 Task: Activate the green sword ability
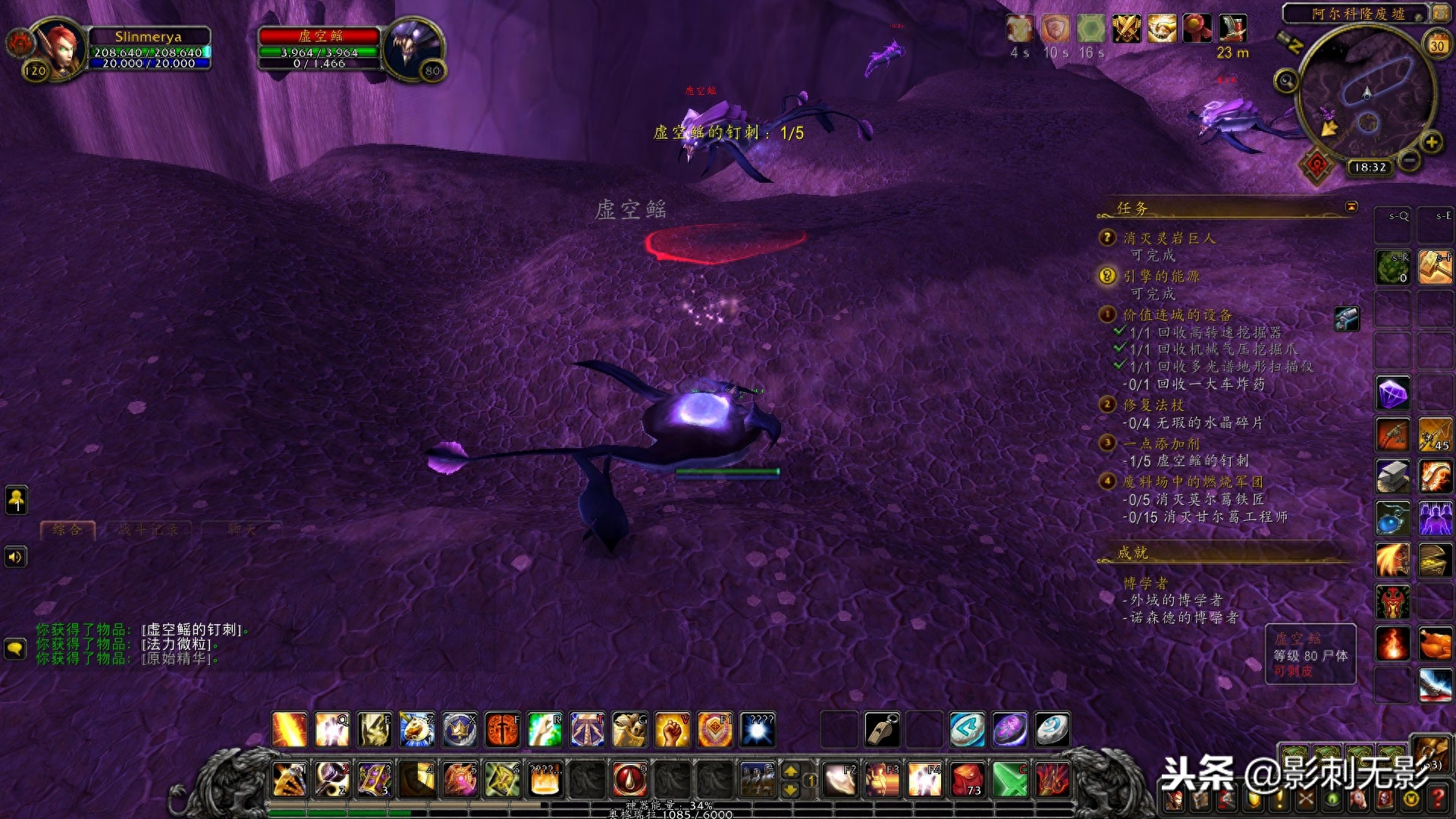(1009, 779)
